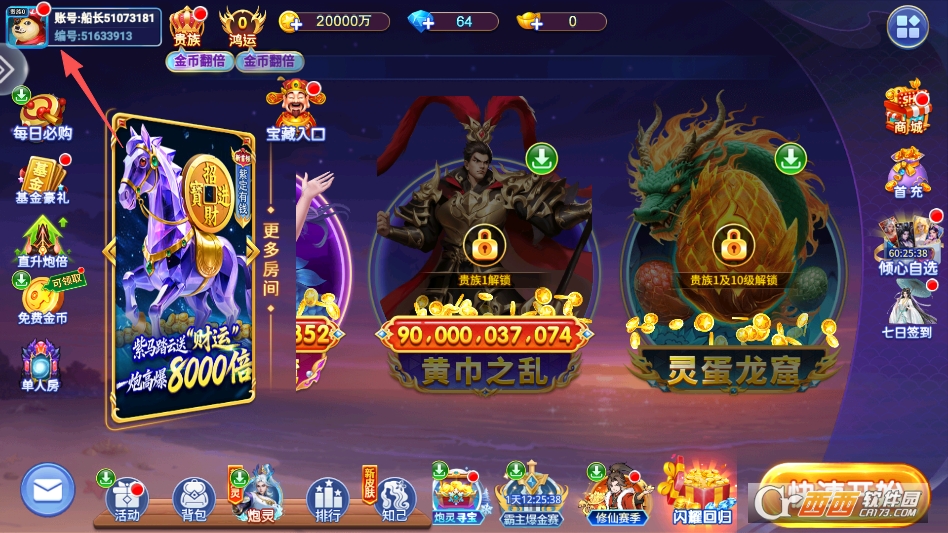Open the 活动 events menu

tap(127, 499)
